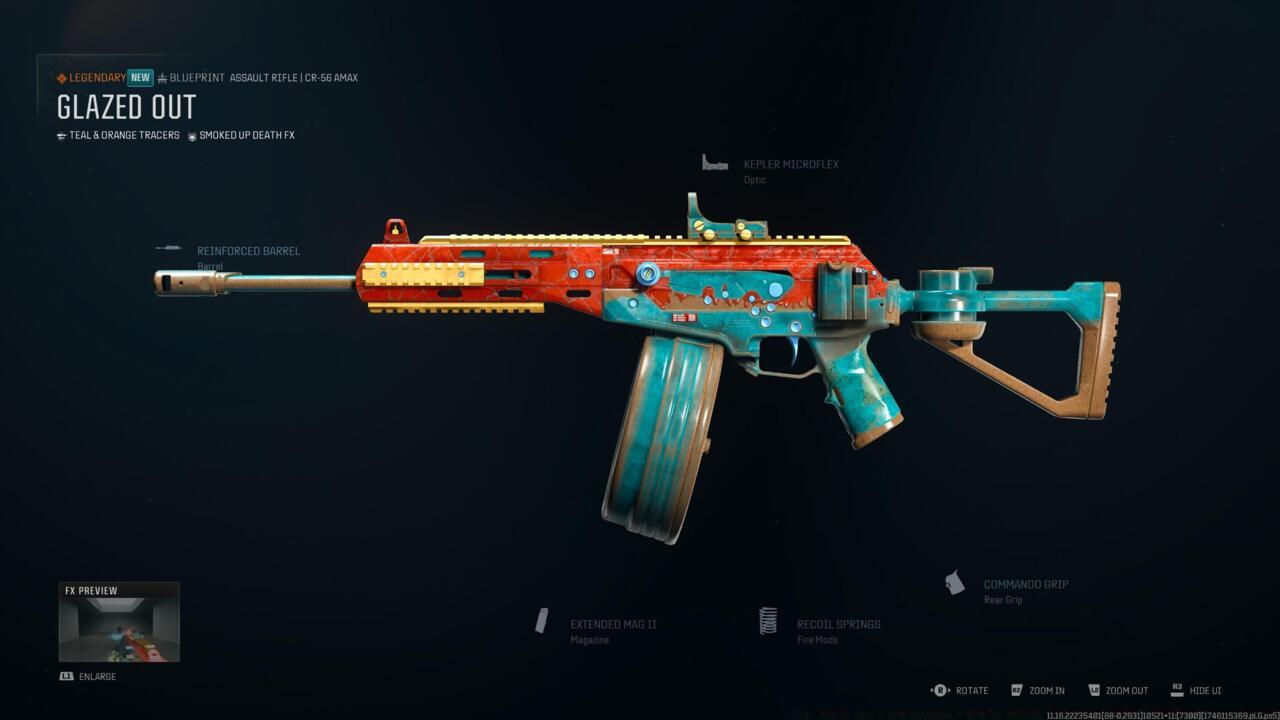
Task: Click the blueprint icon next to BLUEPRINT label
Action: click(161, 77)
